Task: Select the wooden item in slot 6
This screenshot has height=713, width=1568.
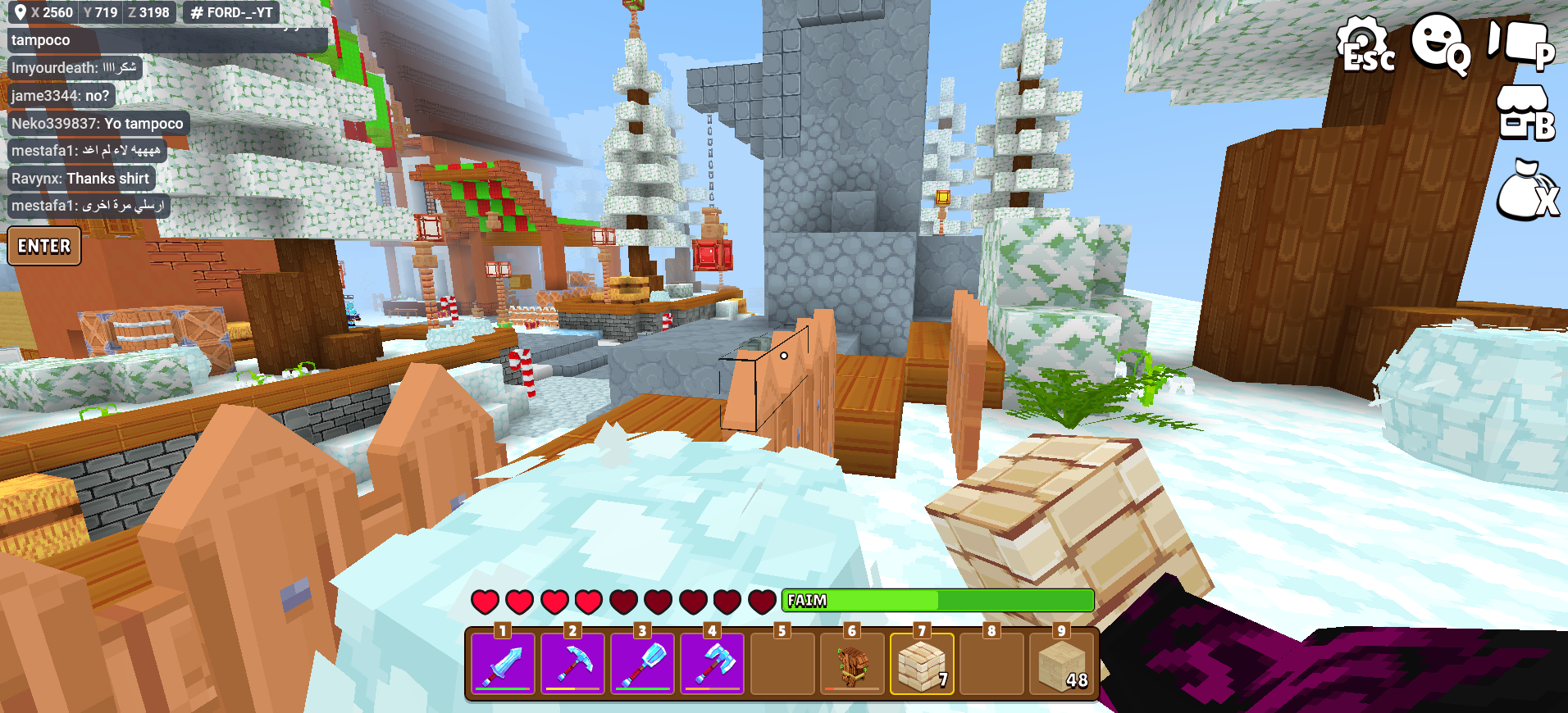Action: pos(852,663)
